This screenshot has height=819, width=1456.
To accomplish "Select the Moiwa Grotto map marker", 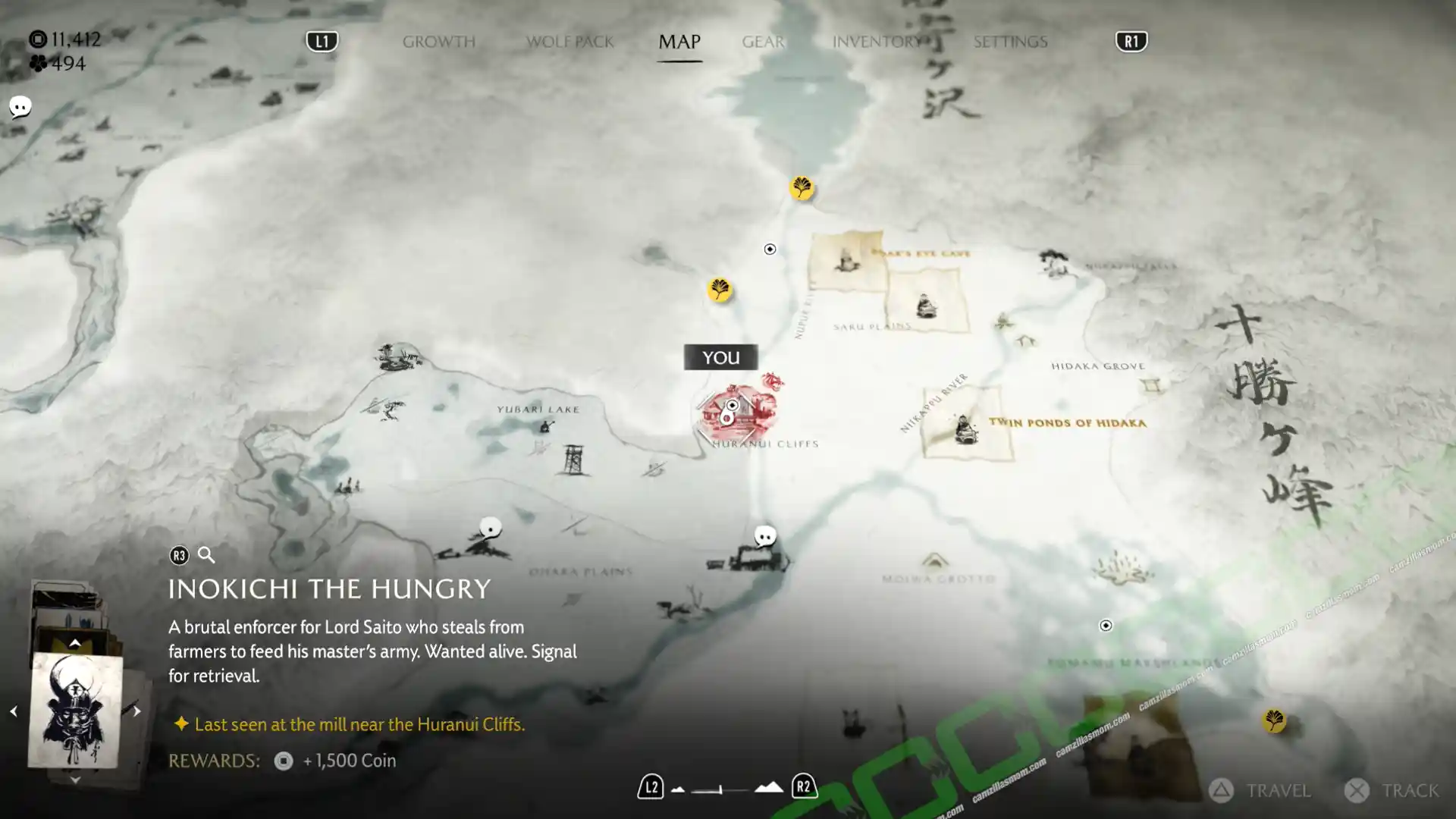I will coord(934,562).
